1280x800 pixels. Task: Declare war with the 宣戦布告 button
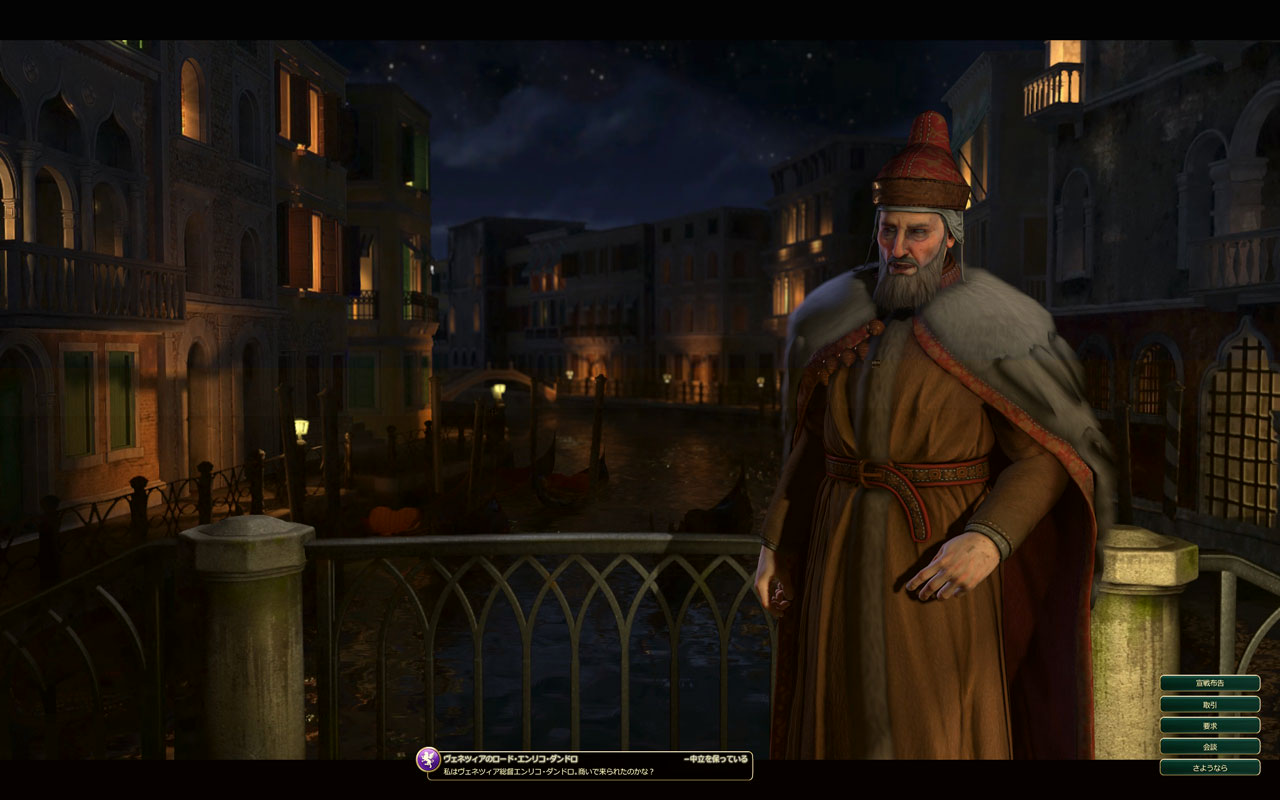pyautogui.click(x=1209, y=683)
